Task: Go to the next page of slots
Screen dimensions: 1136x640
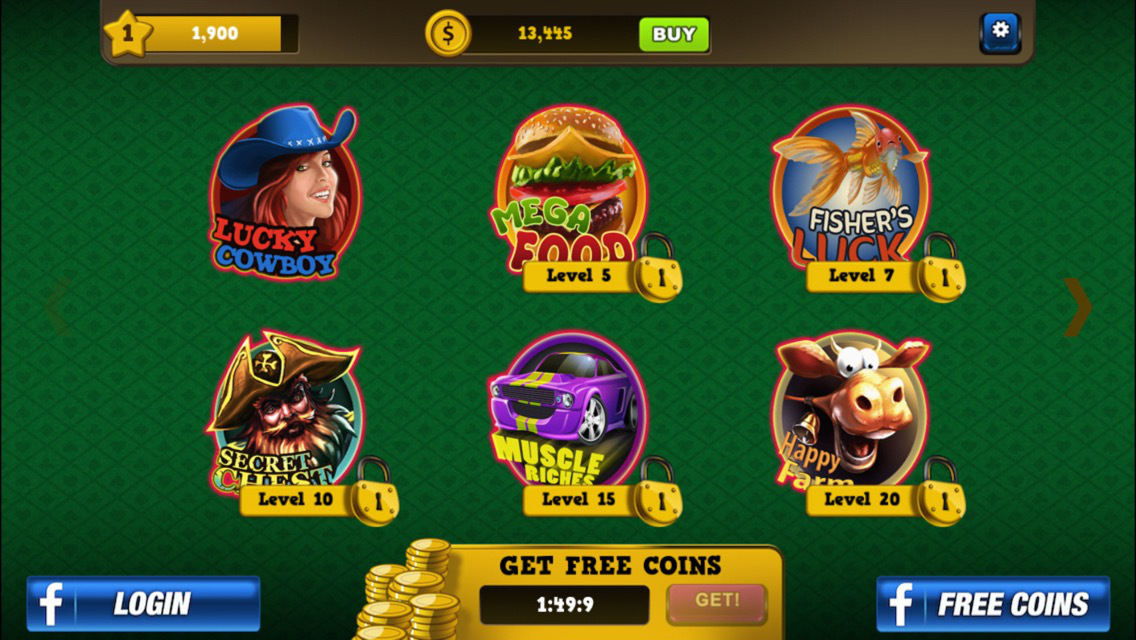Action: click(1078, 307)
